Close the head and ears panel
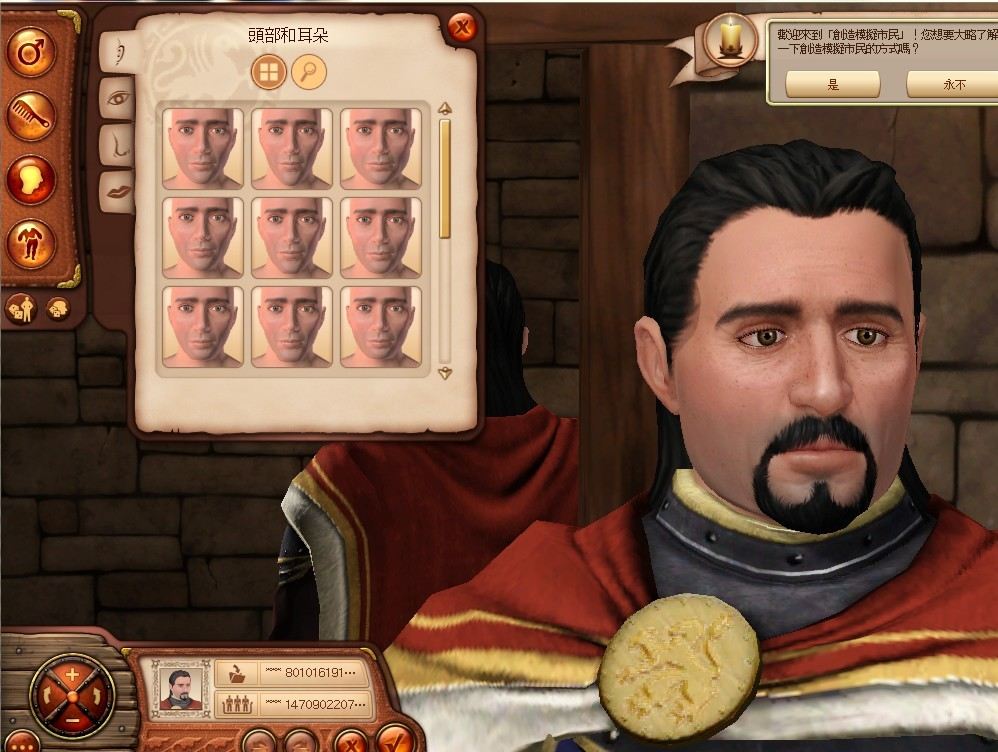 click(x=461, y=28)
